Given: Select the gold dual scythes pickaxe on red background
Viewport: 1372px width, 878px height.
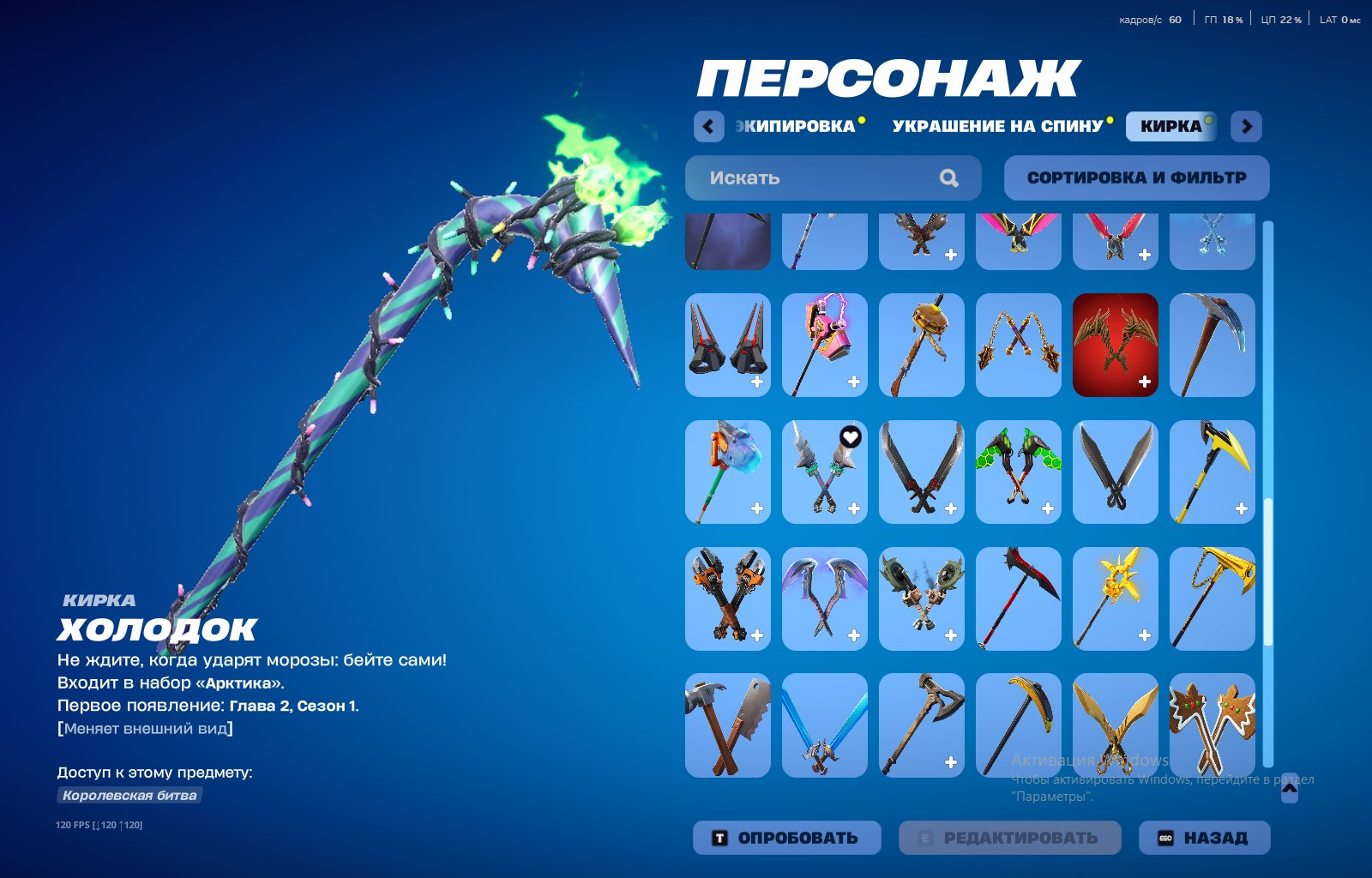Looking at the screenshot, I should coord(1115,344).
